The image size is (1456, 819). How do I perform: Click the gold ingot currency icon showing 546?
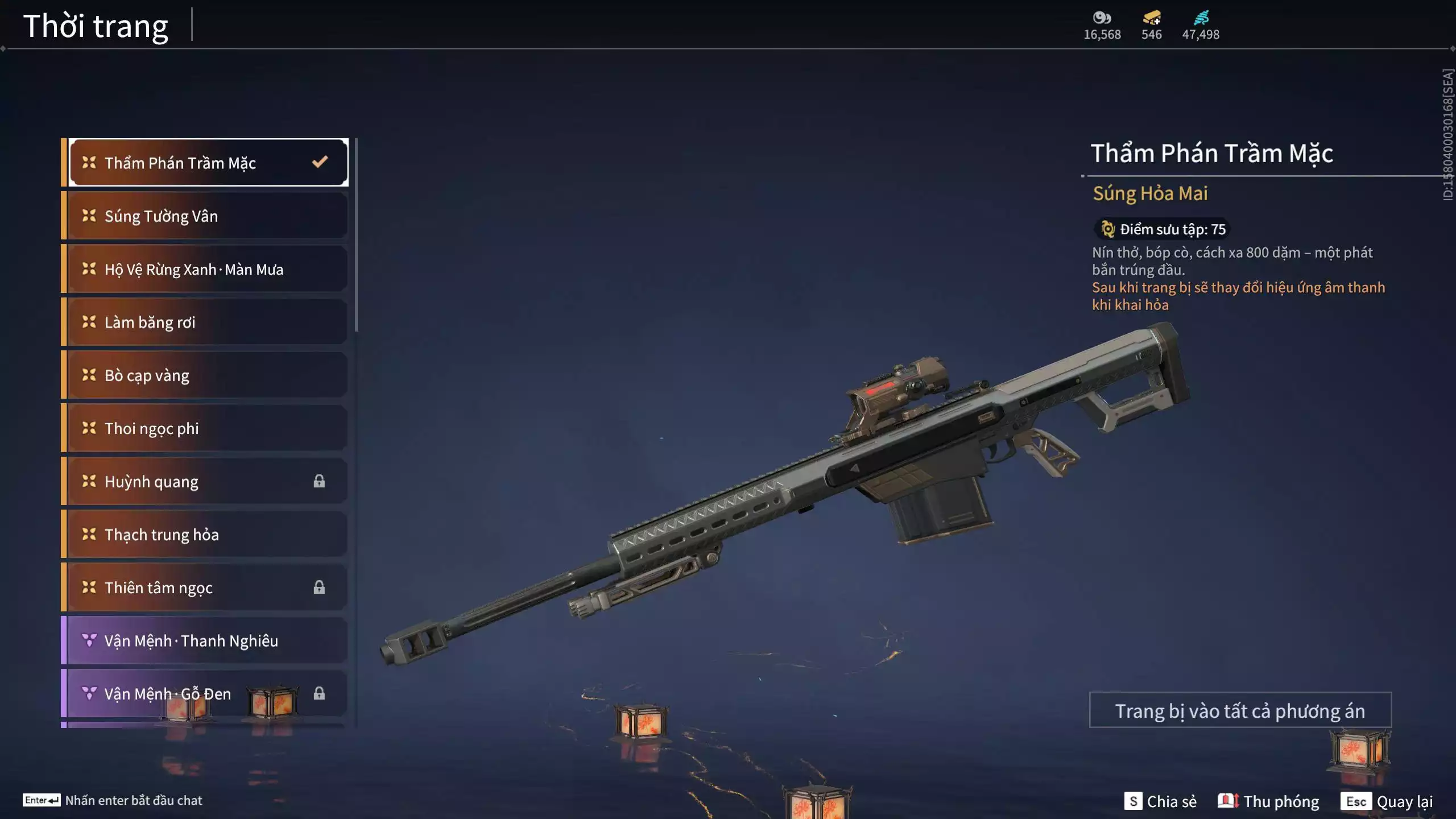[x=1150, y=18]
